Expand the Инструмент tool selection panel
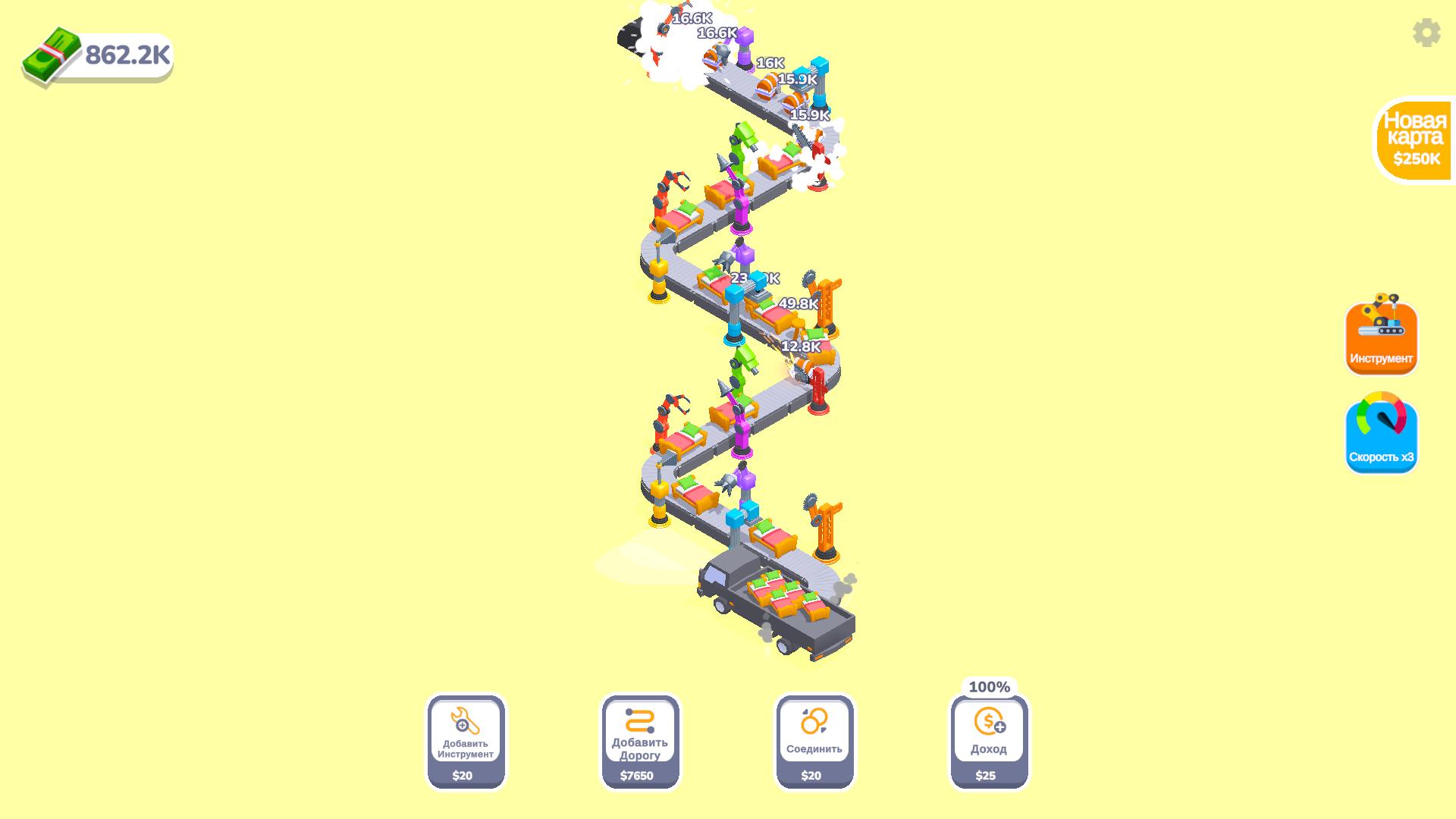This screenshot has width=1456, height=819. [1380, 337]
